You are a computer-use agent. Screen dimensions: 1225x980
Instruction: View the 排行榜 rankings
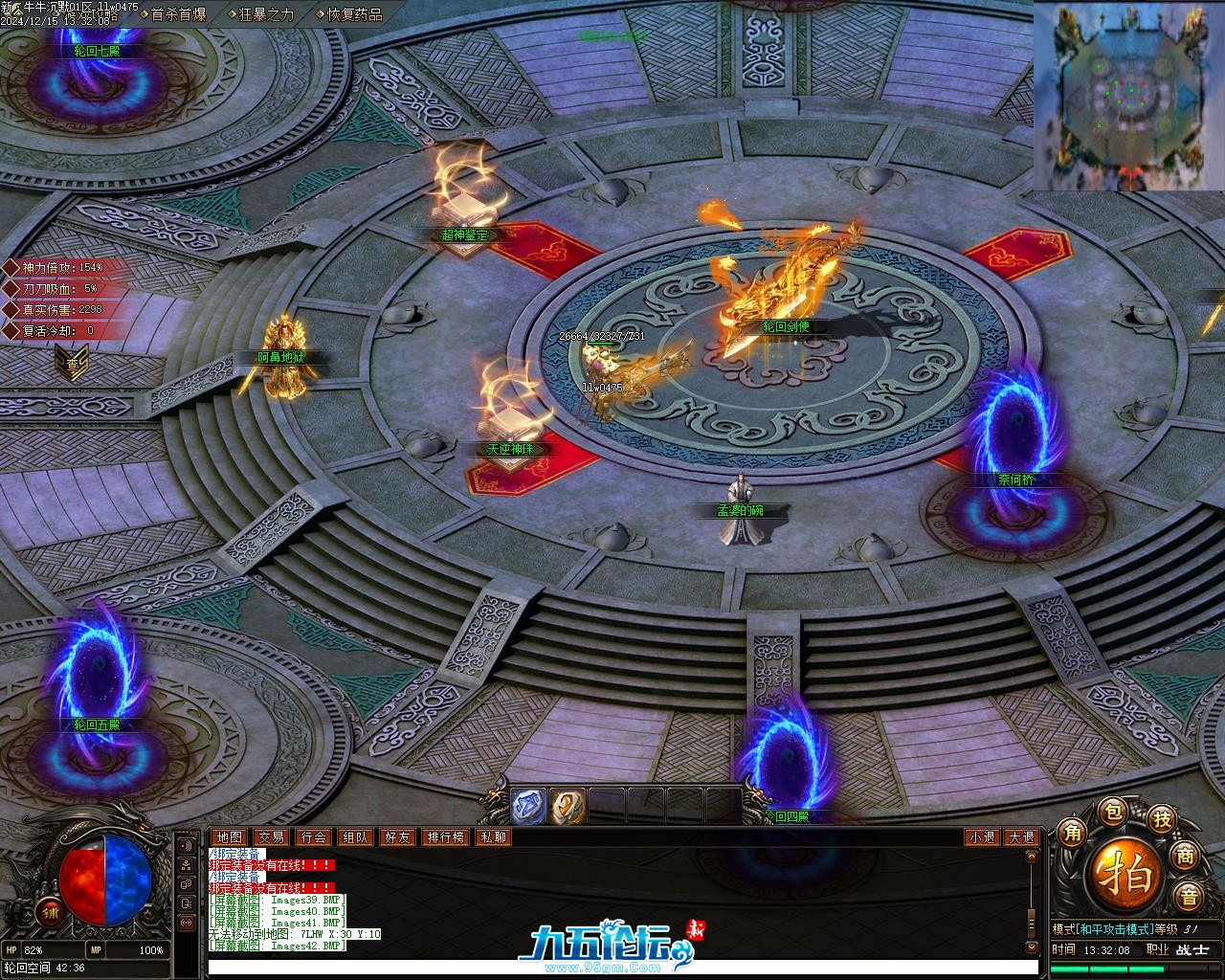tap(446, 837)
